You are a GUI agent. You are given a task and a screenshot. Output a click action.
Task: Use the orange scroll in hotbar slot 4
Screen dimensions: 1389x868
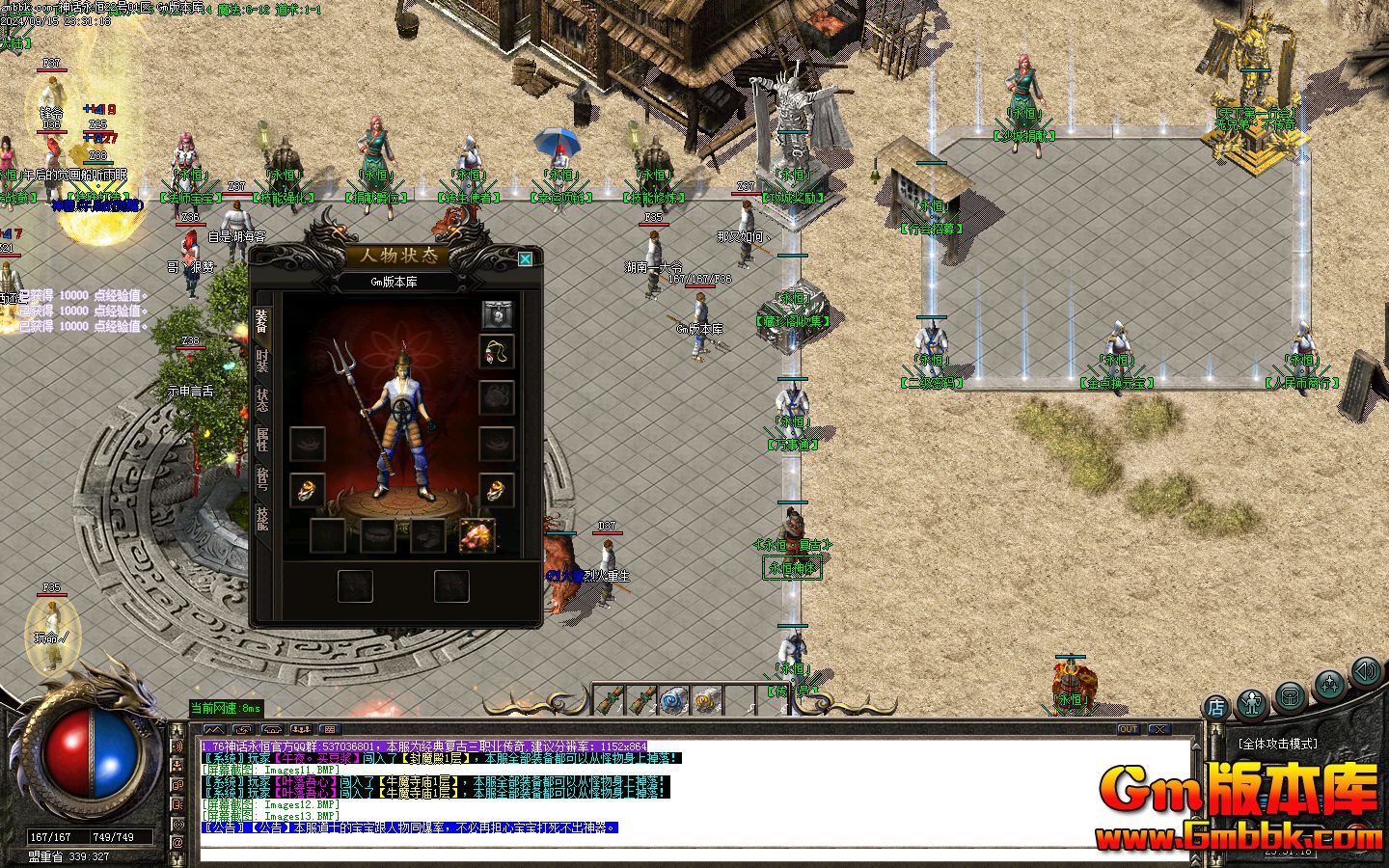(707, 700)
